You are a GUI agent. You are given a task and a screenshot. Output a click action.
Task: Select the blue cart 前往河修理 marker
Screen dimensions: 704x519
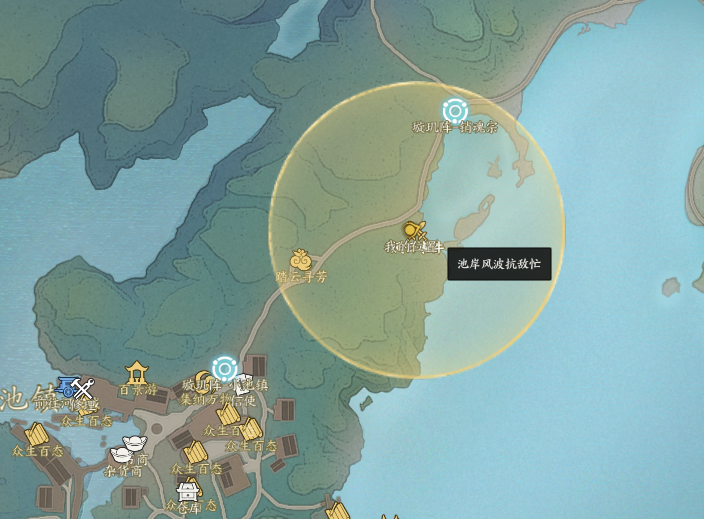tap(68, 387)
